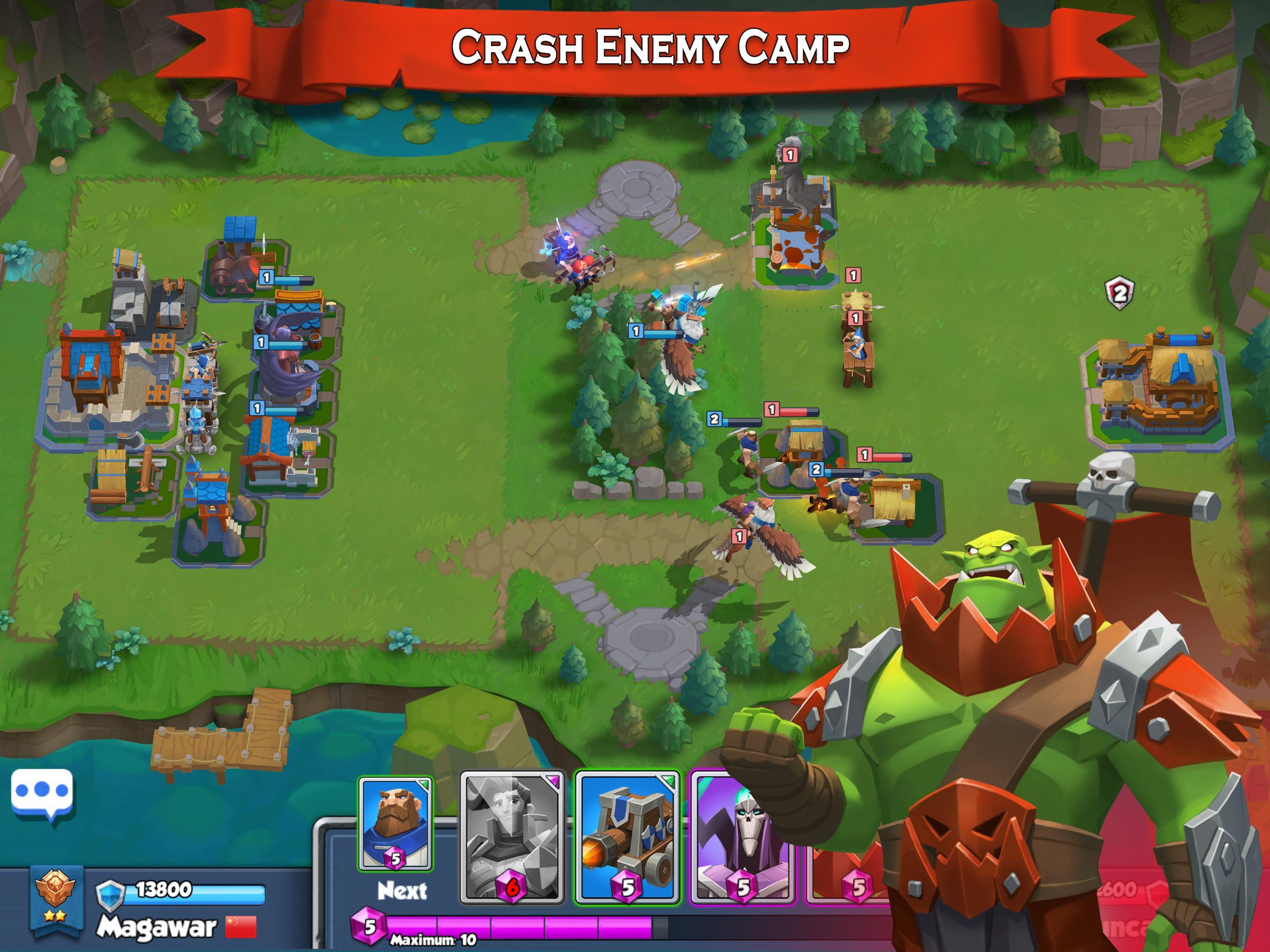The image size is (1270, 952).
Task: Tap the Crash Enemy Camp banner
Action: (x=649, y=47)
